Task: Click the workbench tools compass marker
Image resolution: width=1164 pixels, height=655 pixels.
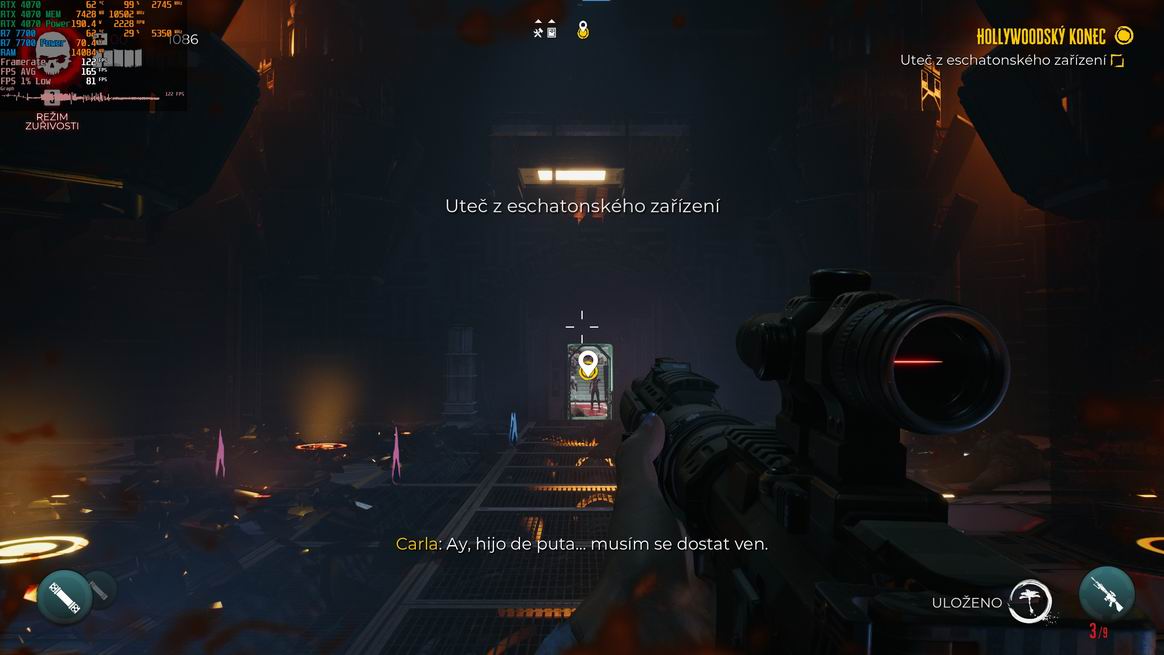Action: point(539,31)
